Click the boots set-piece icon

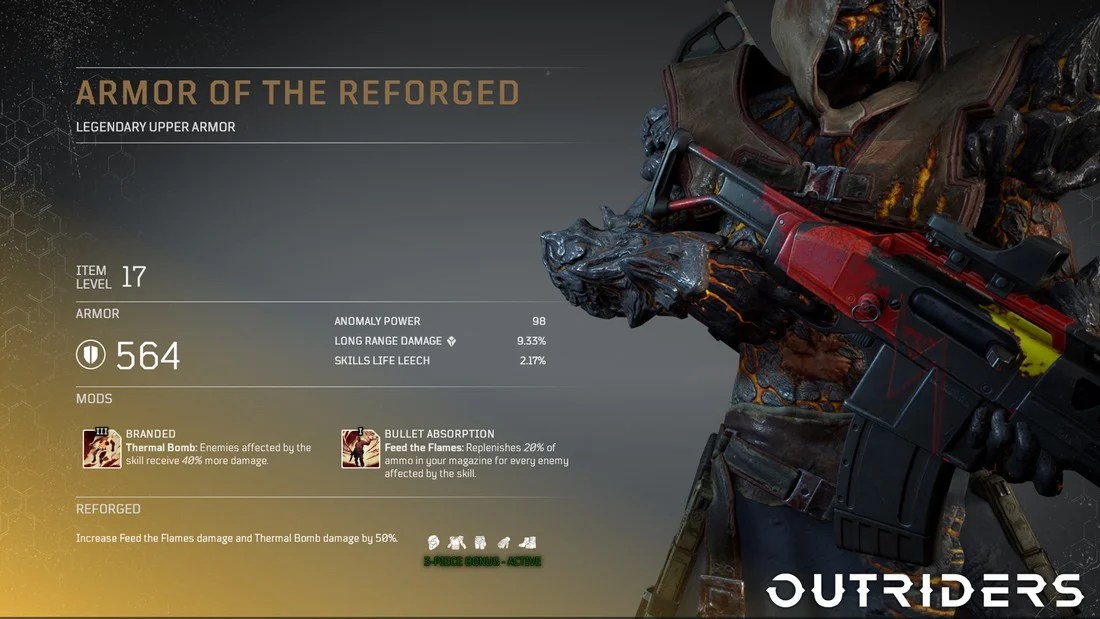[x=527, y=541]
